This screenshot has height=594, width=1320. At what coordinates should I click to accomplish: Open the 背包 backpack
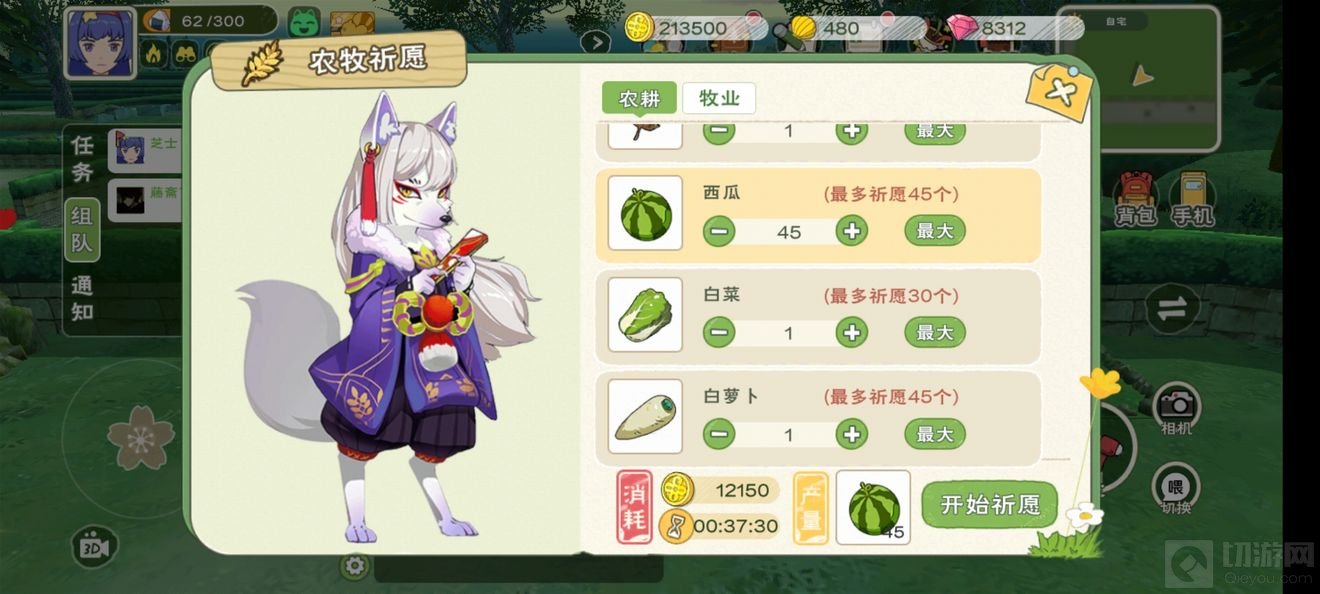click(1136, 198)
